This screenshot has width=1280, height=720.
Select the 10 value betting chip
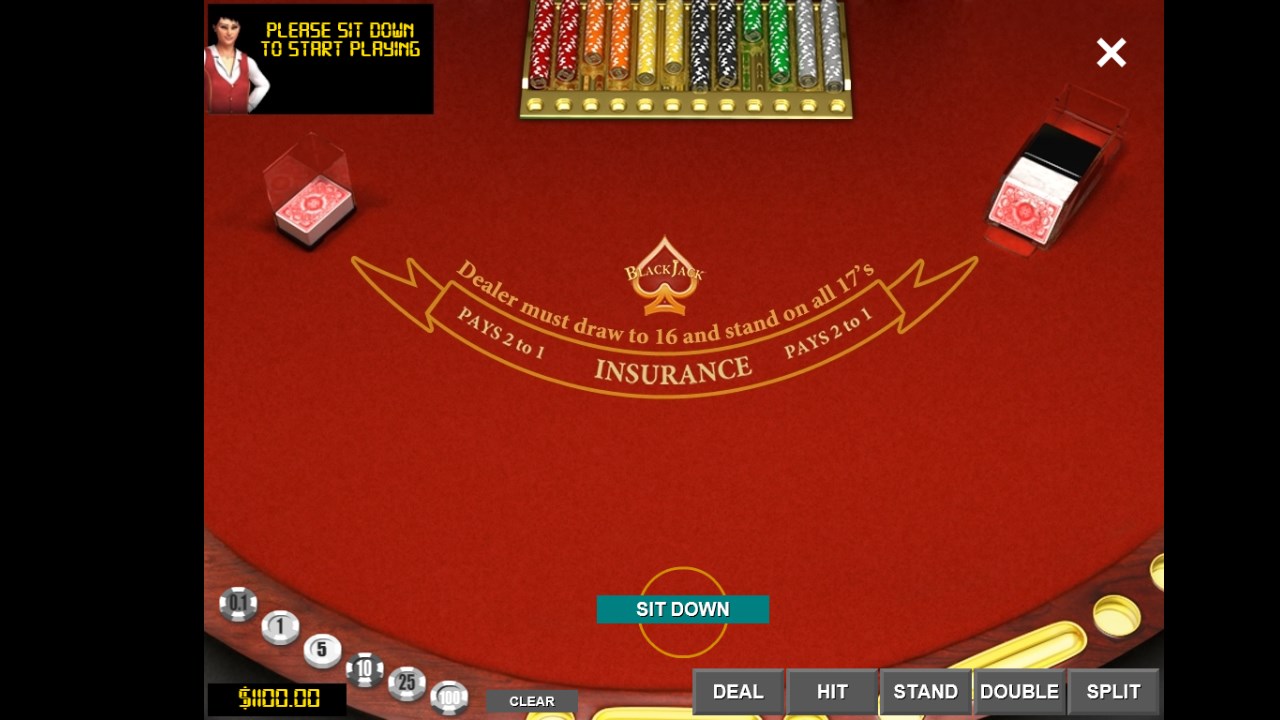[364, 670]
